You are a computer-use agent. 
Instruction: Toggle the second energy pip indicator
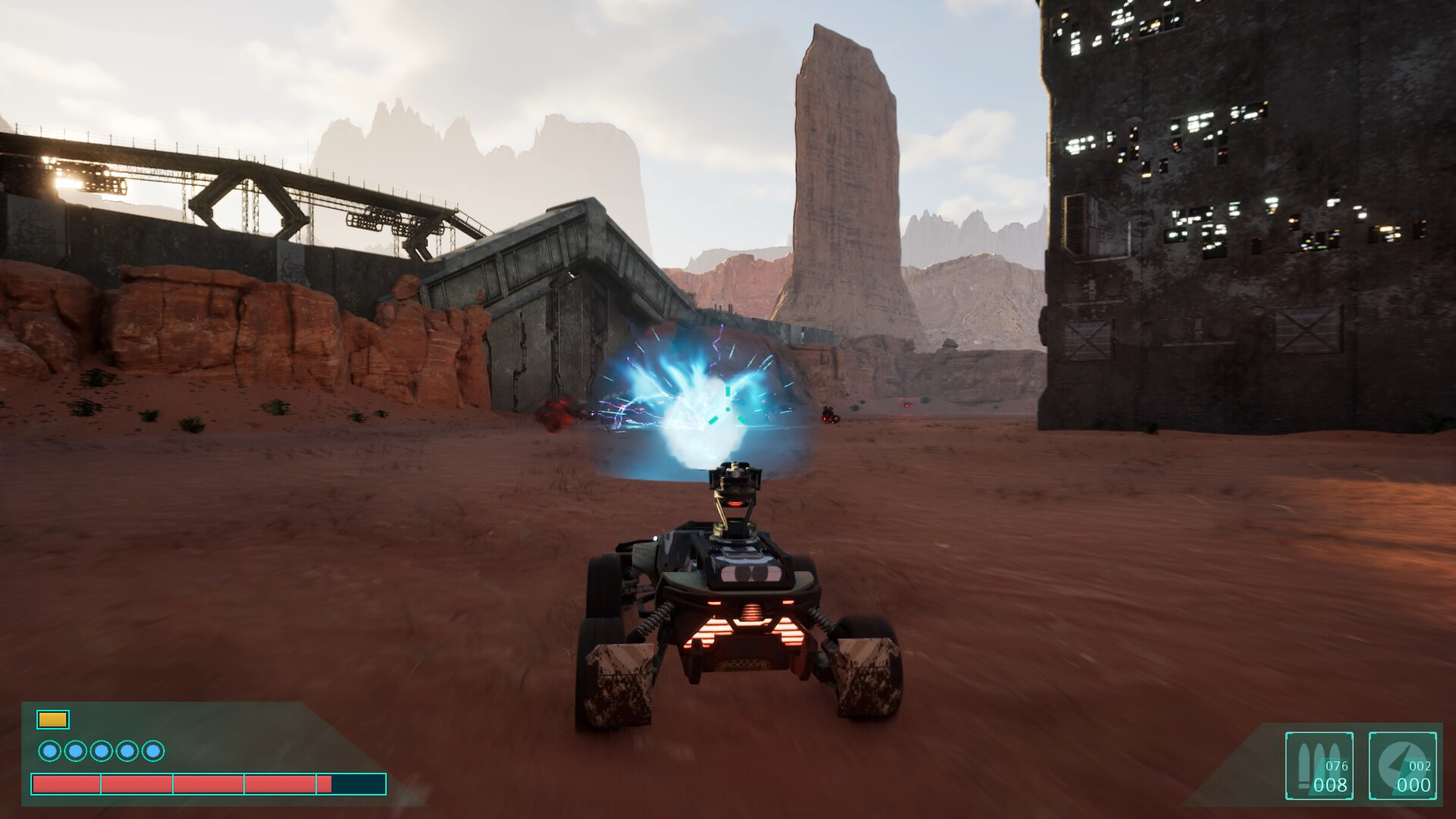pyautogui.click(x=76, y=751)
